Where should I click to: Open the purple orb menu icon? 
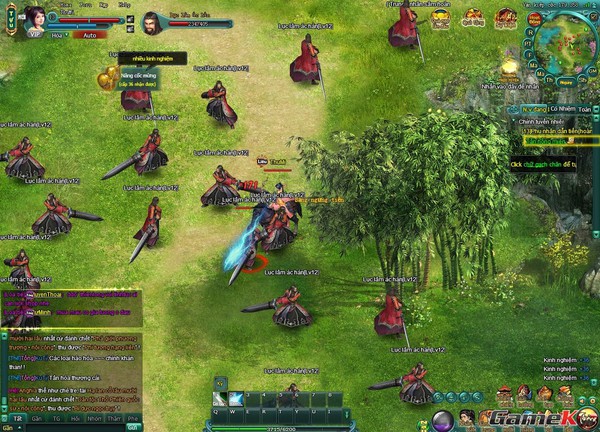443,418
